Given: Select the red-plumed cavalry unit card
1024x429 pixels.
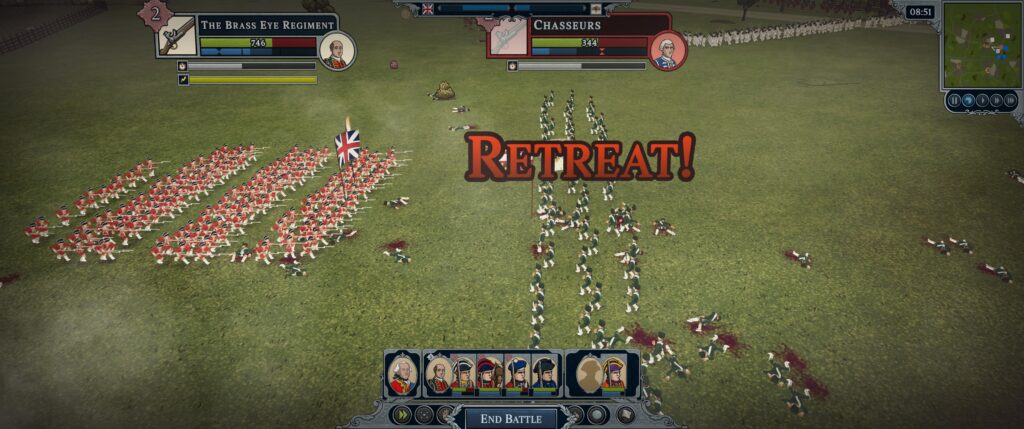Looking at the screenshot, I should point(489,375).
